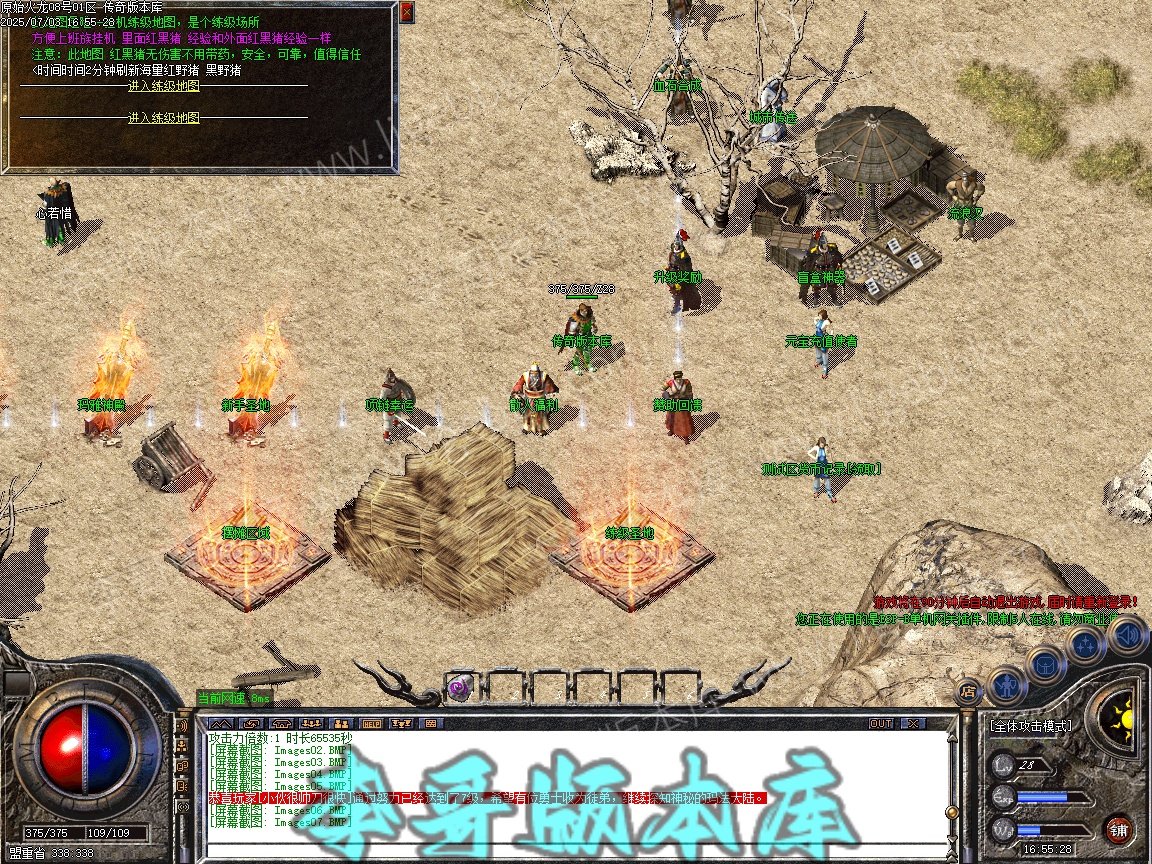The height and width of the screenshot is (864, 1152).
Task: Open the 店 shop button
Action: pos(968,690)
